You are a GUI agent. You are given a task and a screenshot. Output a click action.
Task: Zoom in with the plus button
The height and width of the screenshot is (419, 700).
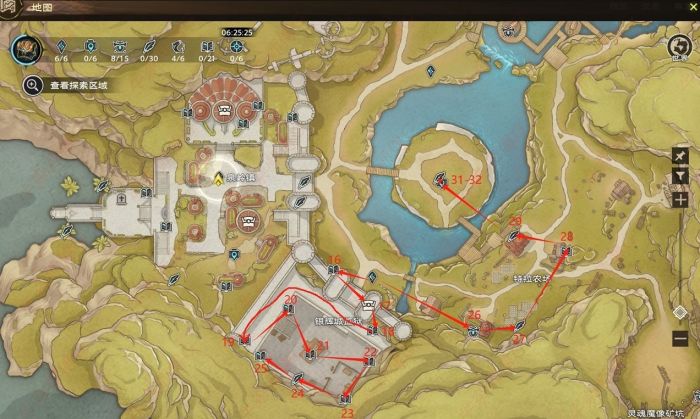pos(680,200)
